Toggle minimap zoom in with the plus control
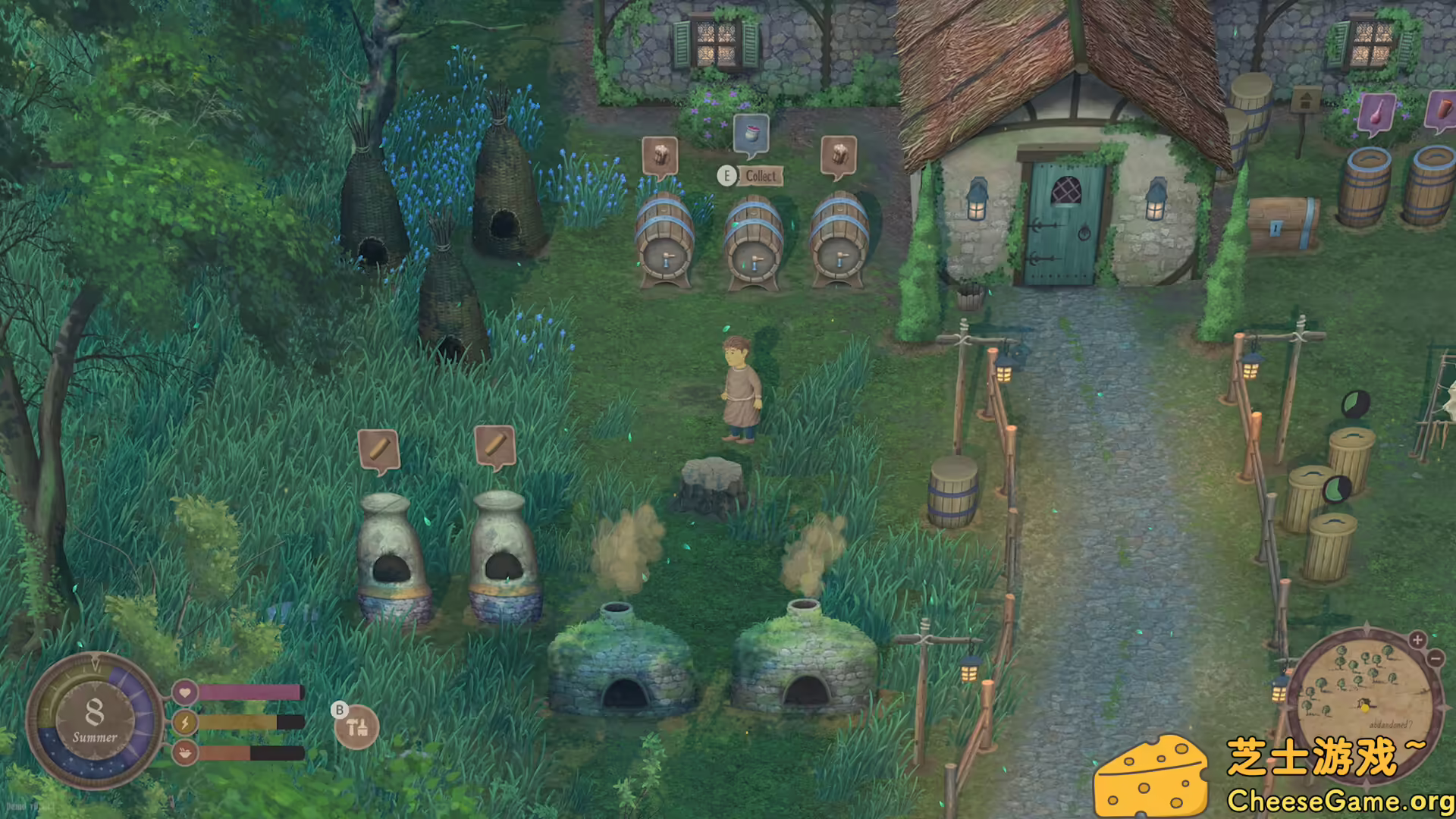 tap(1417, 639)
